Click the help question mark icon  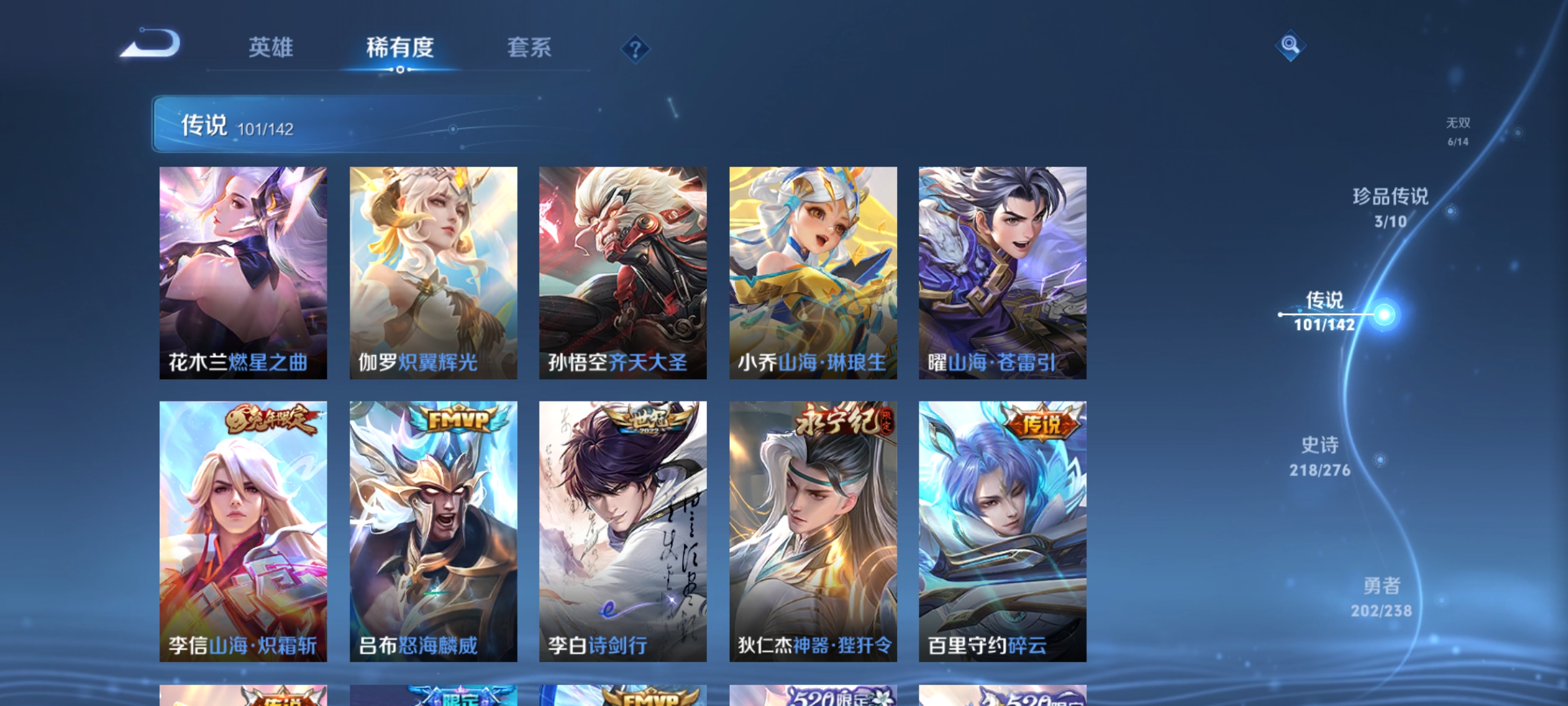click(x=636, y=49)
